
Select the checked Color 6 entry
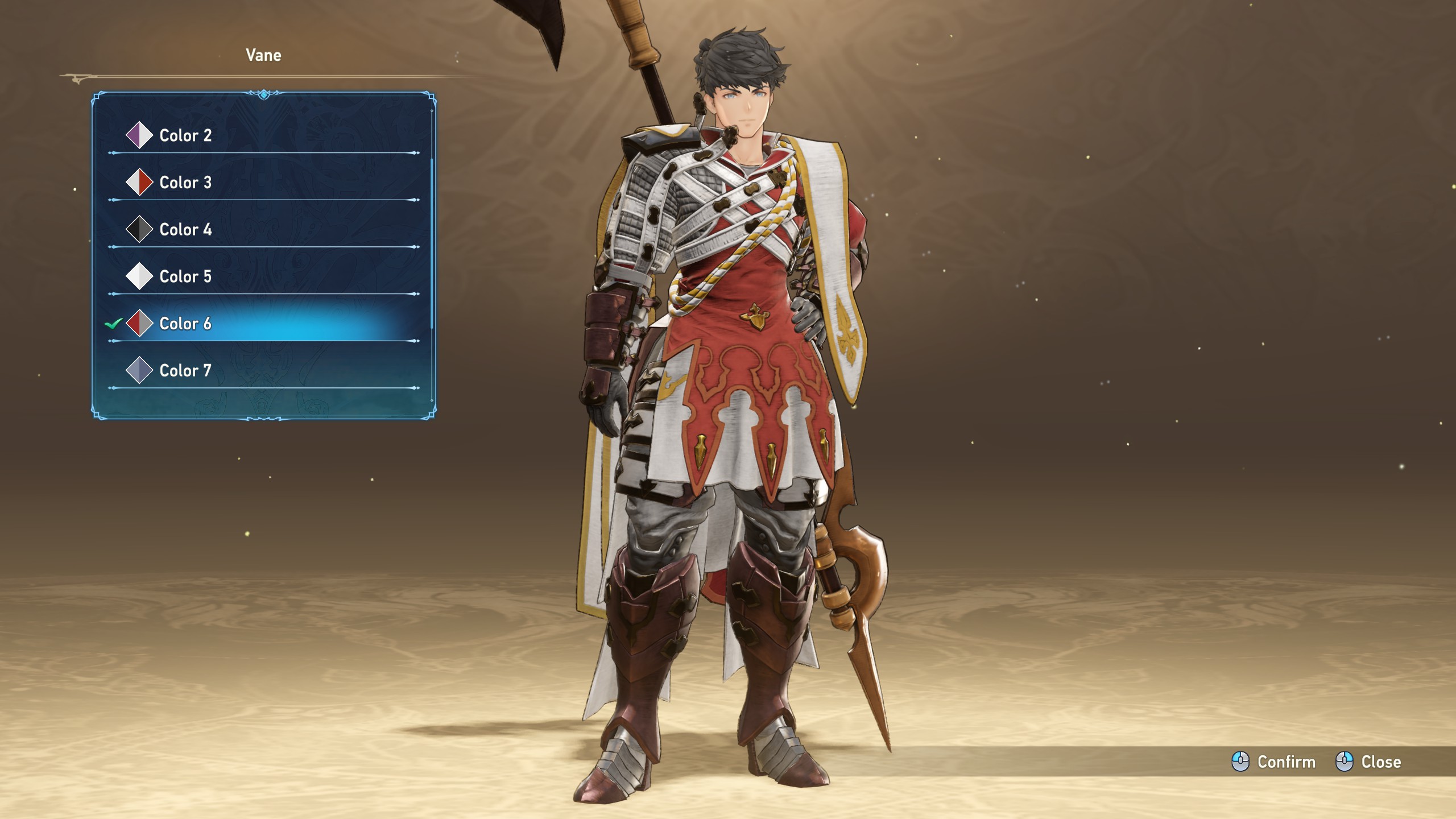[185, 324]
